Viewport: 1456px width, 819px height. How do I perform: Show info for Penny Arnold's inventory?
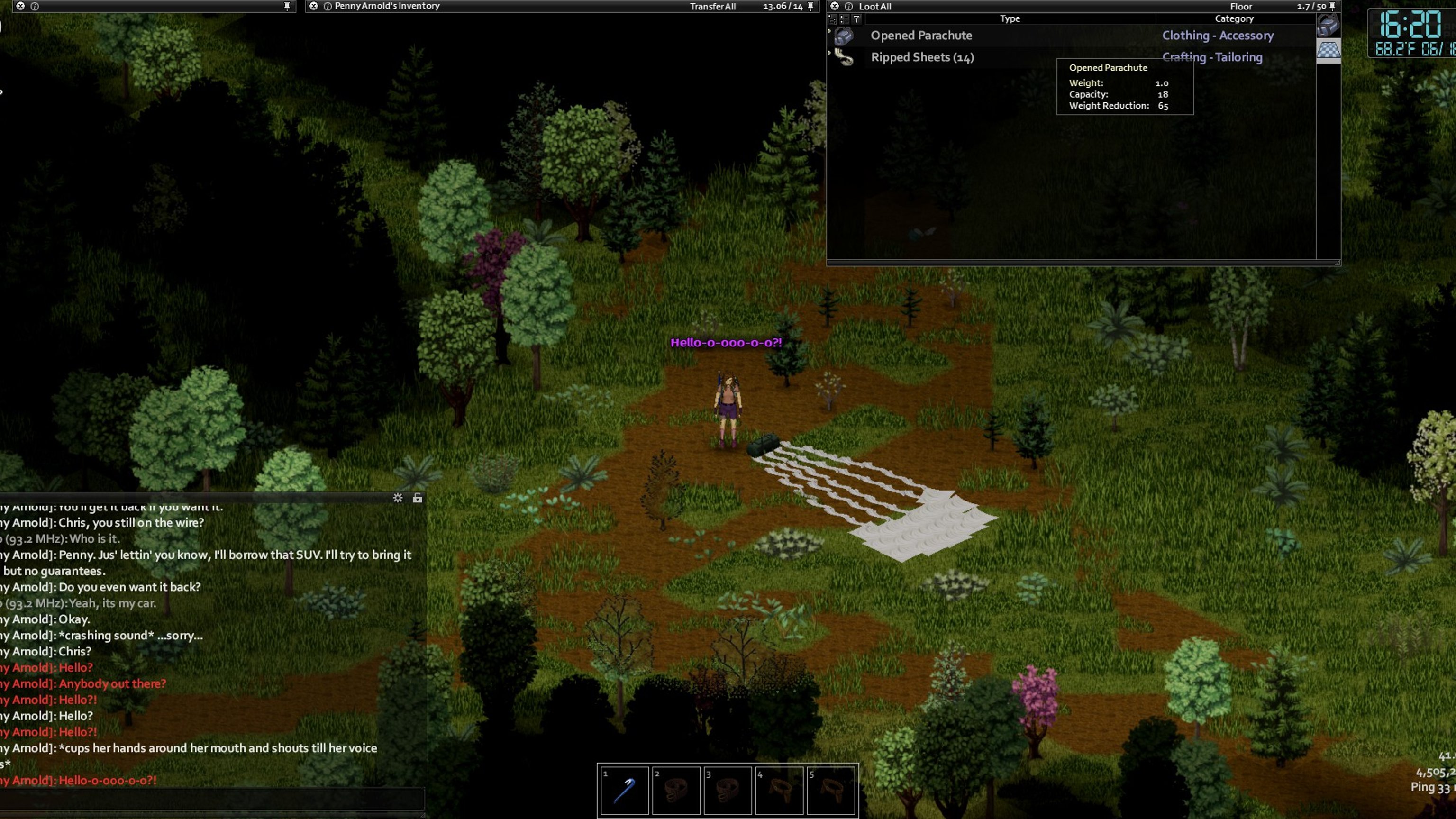coord(327,6)
